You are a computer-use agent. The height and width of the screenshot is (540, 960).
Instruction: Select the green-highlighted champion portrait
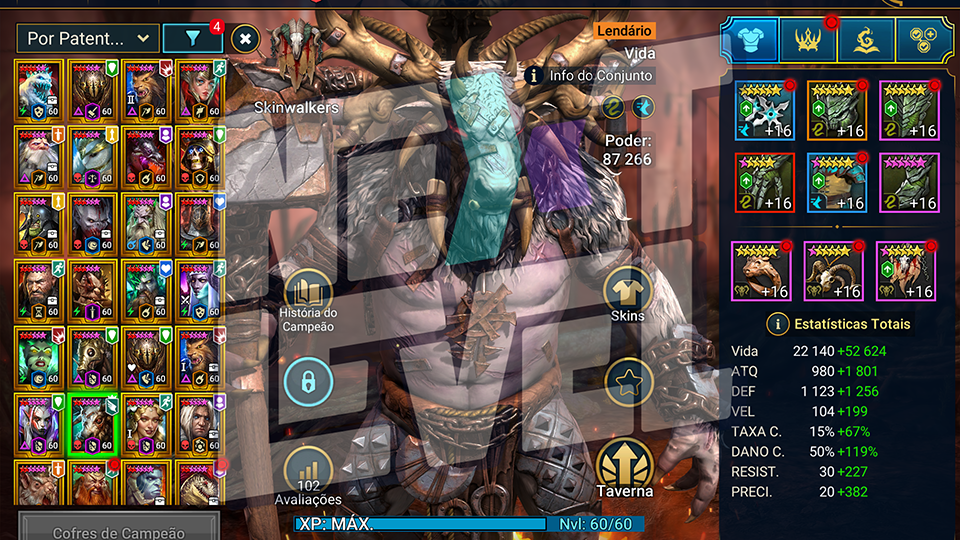pyautogui.click(x=94, y=424)
